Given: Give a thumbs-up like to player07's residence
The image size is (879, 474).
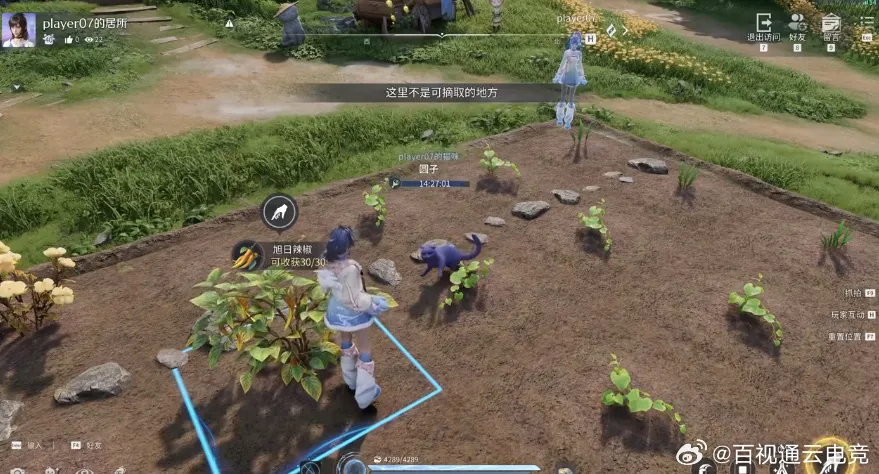Looking at the screenshot, I should [69, 39].
